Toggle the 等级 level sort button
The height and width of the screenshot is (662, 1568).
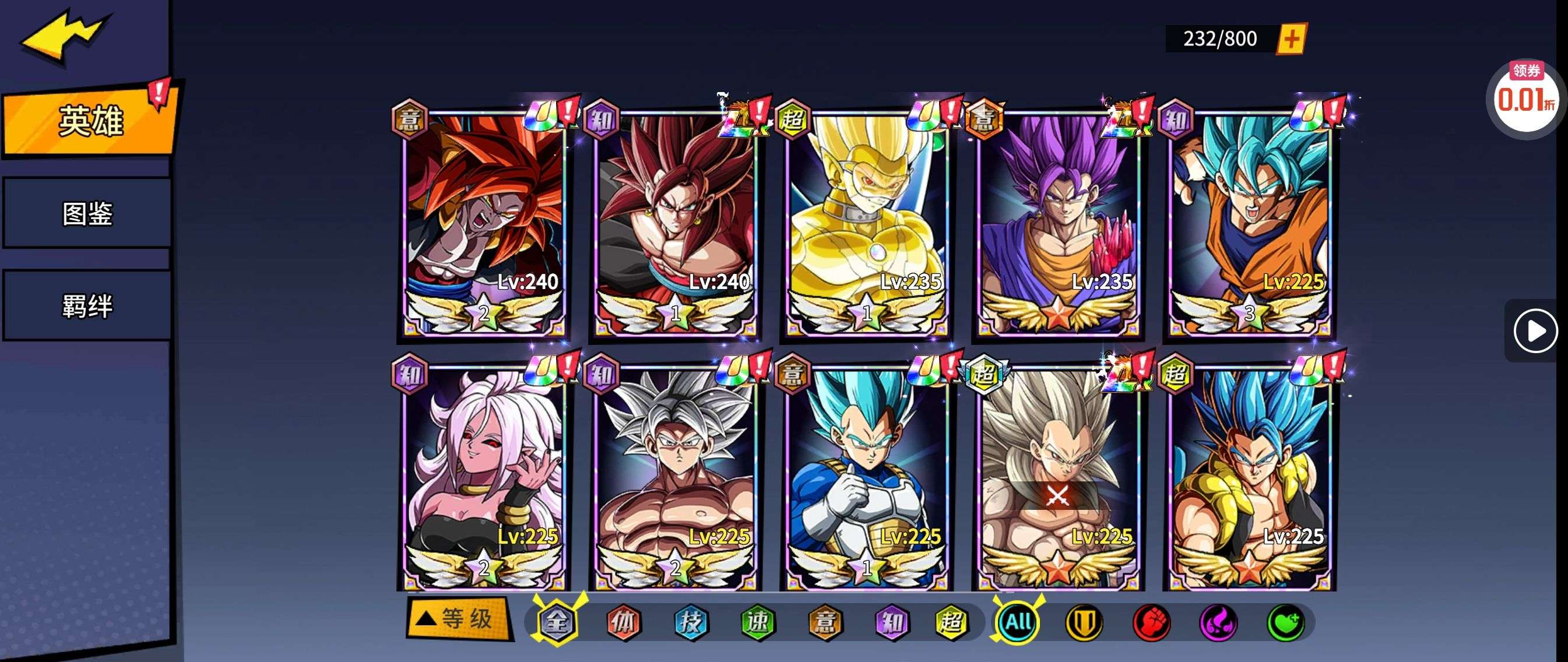(458, 619)
